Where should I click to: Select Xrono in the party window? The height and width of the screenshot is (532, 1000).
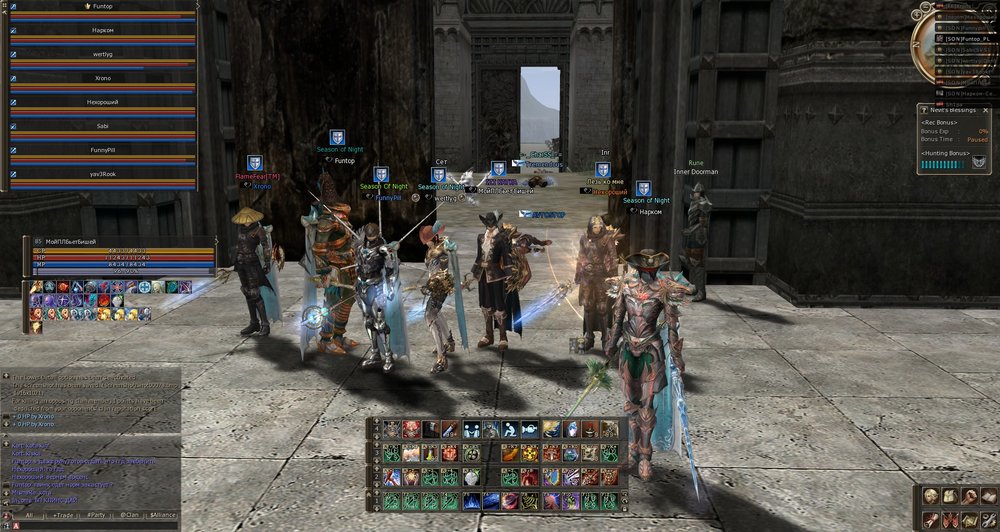click(x=102, y=78)
